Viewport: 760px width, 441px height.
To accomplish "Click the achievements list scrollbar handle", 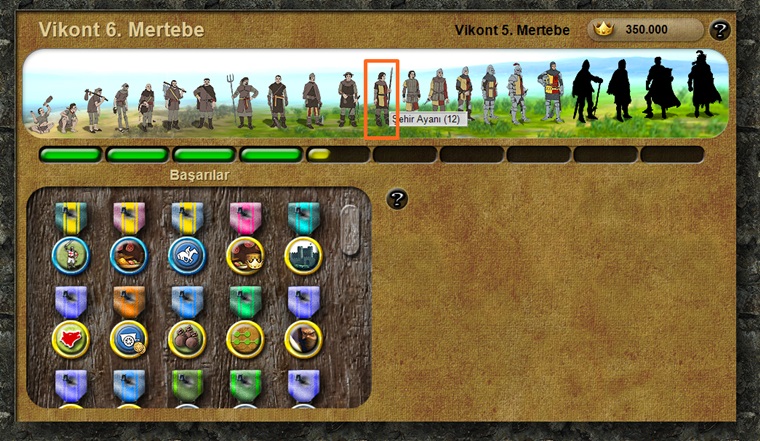I will [348, 229].
